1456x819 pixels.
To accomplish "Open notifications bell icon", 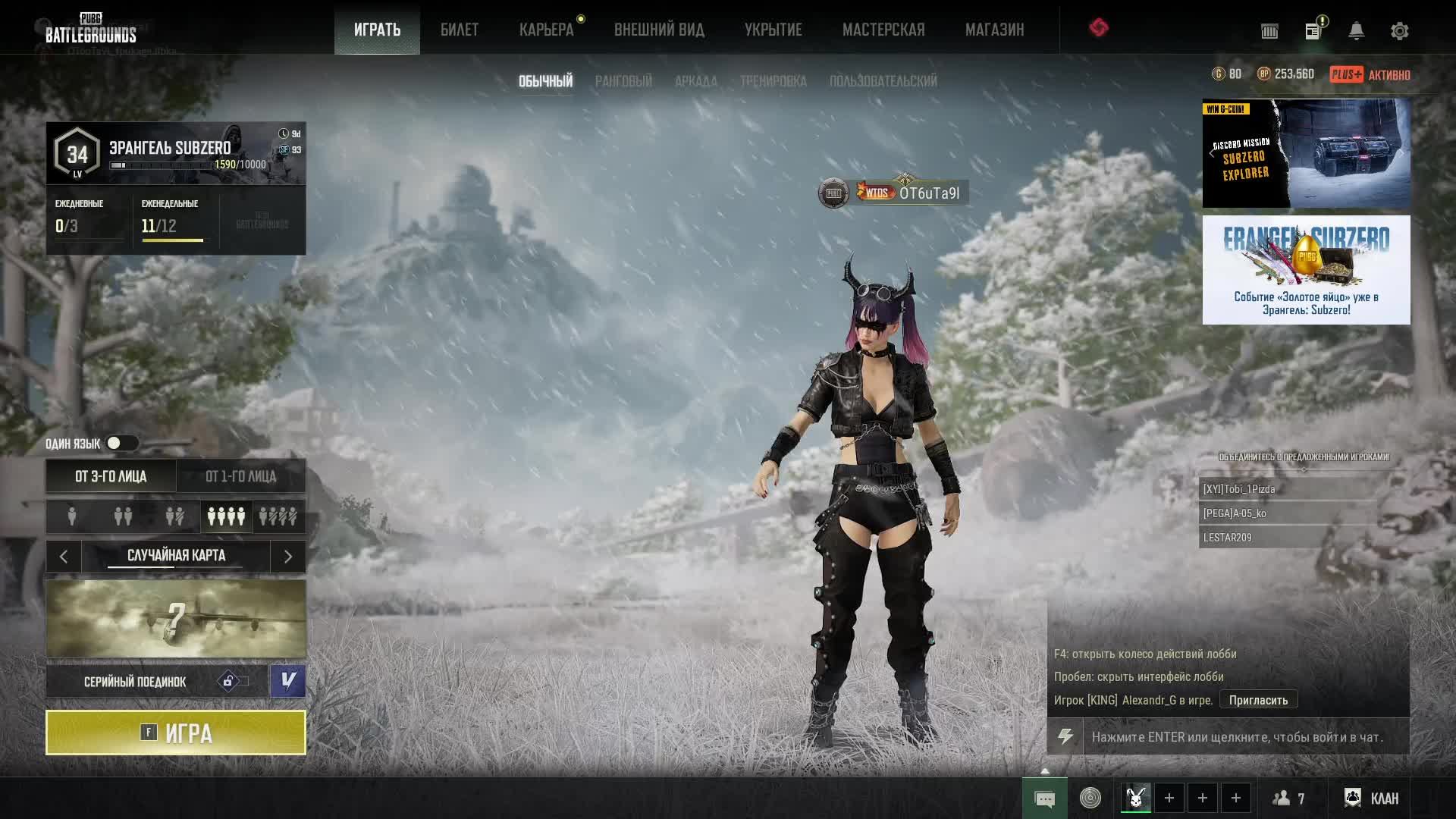I will 1356,31.
